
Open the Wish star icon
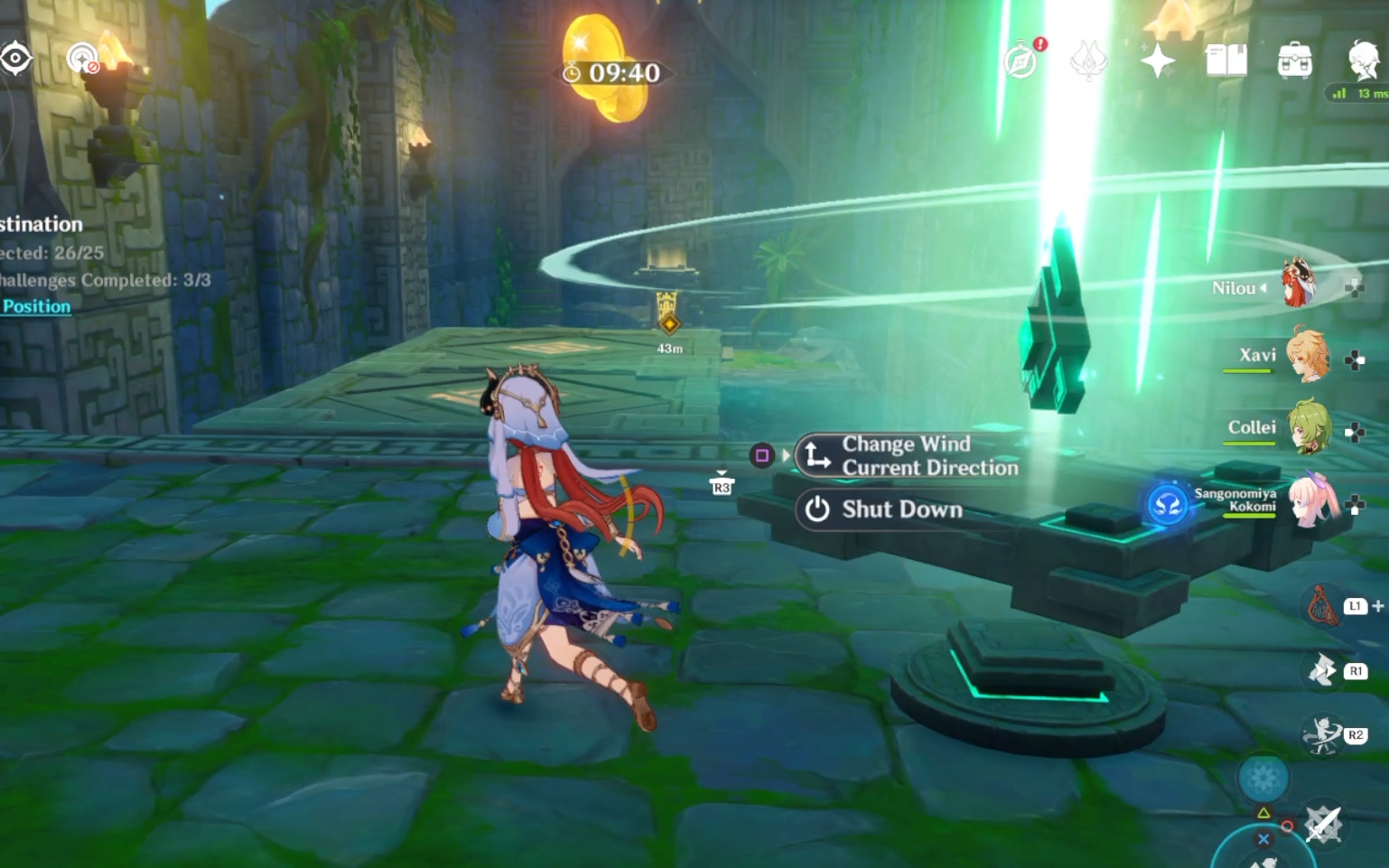coord(1157,61)
